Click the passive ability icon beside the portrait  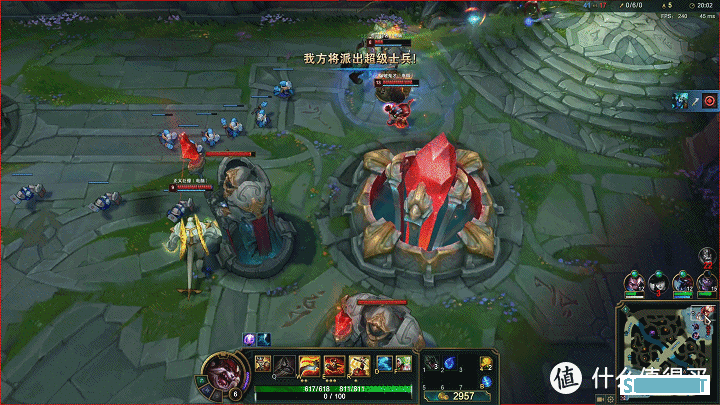[x=264, y=364]
